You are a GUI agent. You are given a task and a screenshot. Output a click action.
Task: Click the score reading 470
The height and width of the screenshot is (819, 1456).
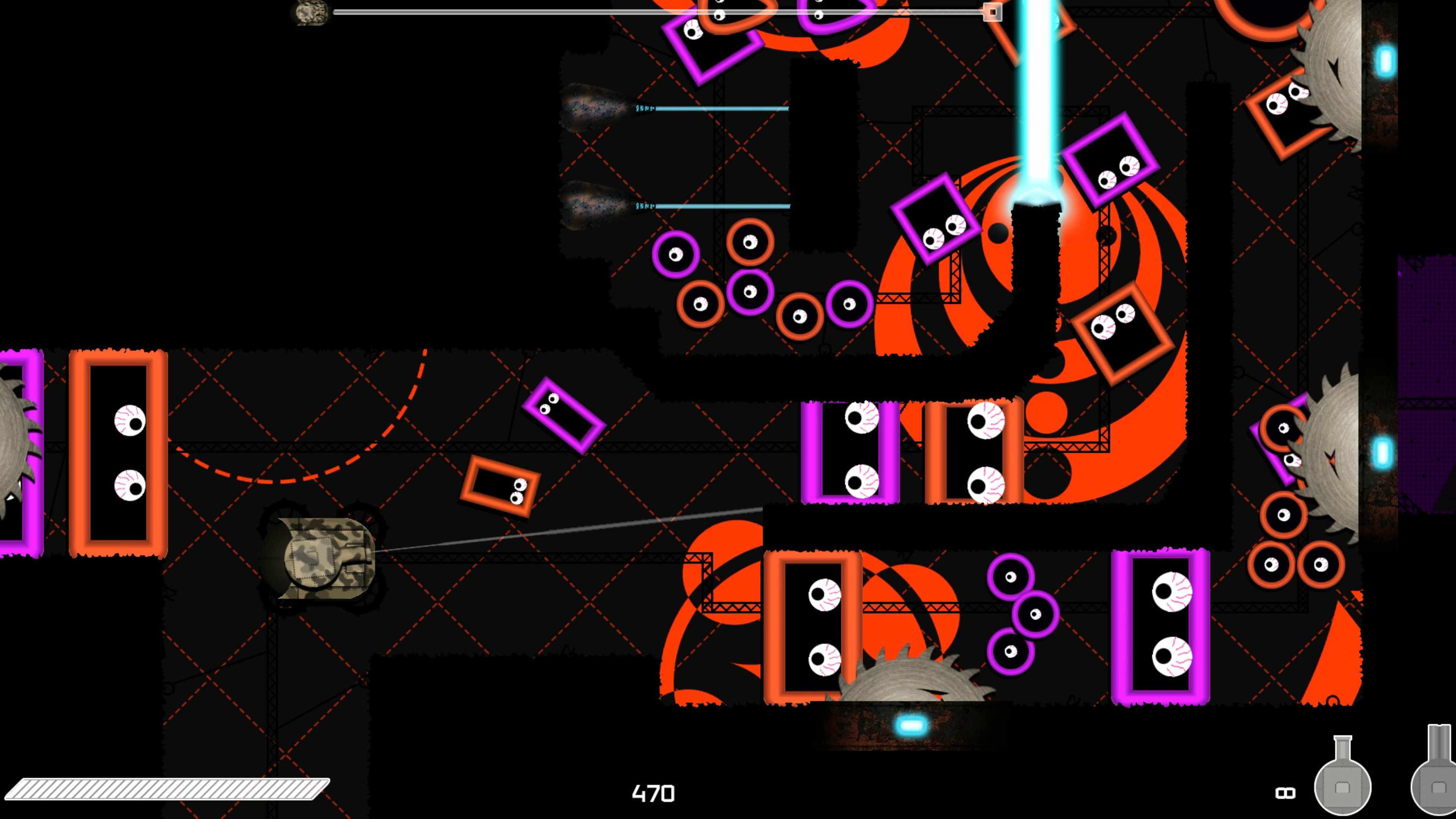654,794
